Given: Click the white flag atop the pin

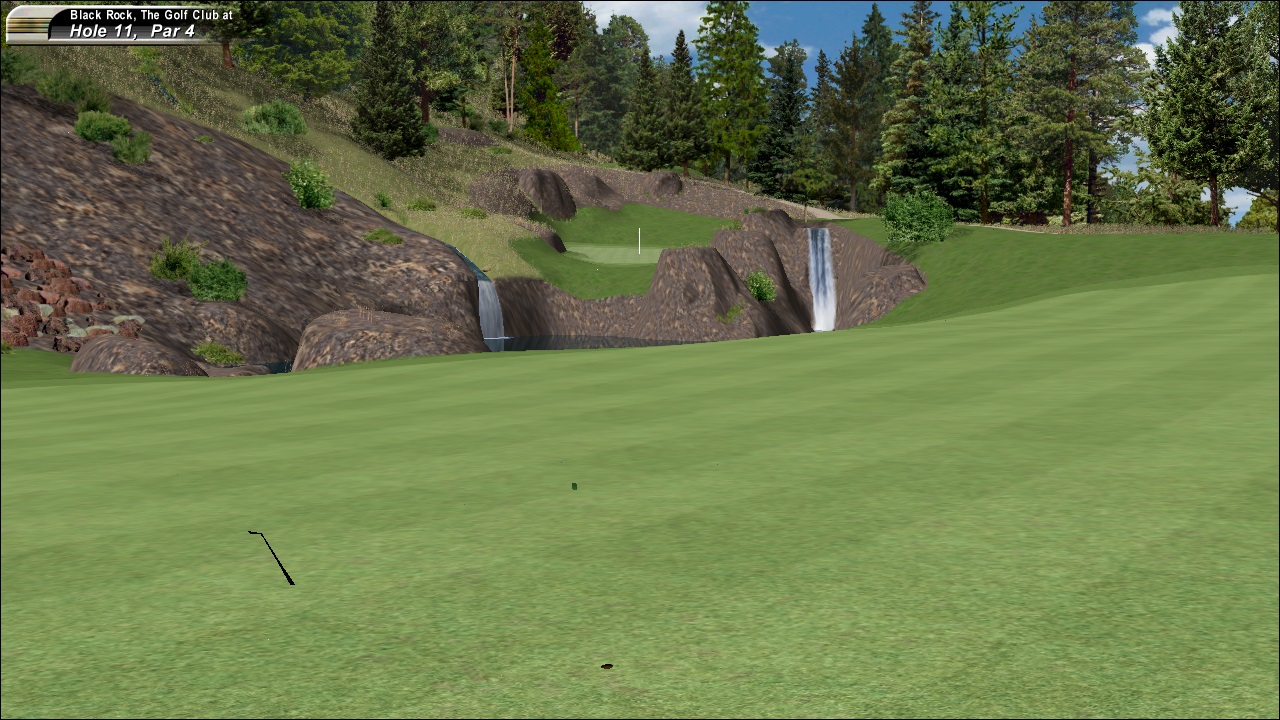Looking at the screenshot, I should tap(640, 229).
